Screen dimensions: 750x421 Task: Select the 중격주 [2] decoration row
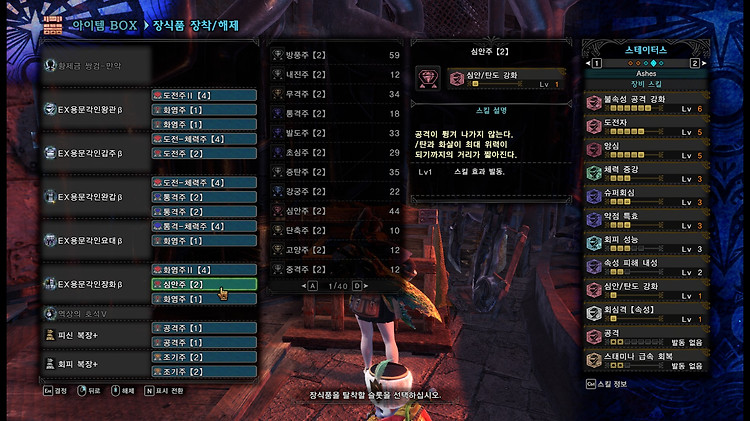coord(337,269)
